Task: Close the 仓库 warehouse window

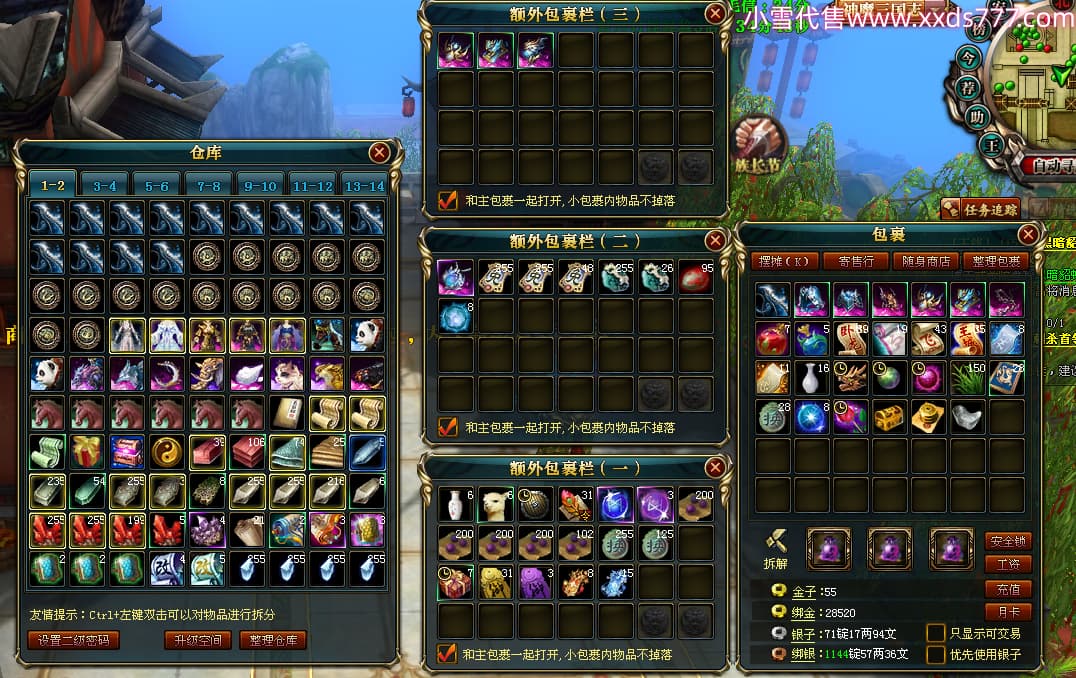Action: [x=379, y=153]
